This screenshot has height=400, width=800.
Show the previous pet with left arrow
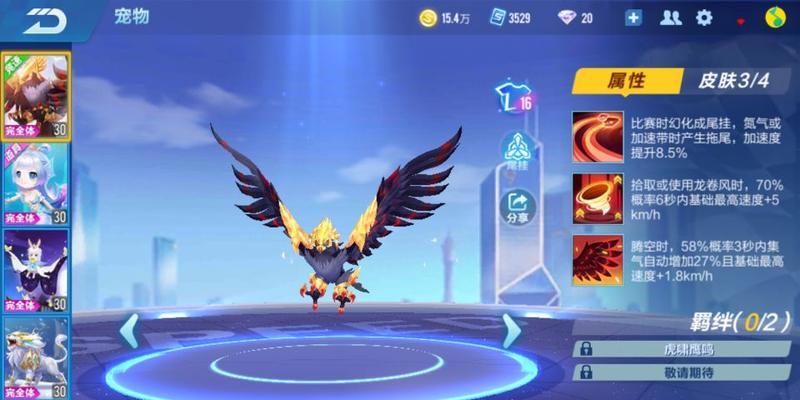[130, 329]
